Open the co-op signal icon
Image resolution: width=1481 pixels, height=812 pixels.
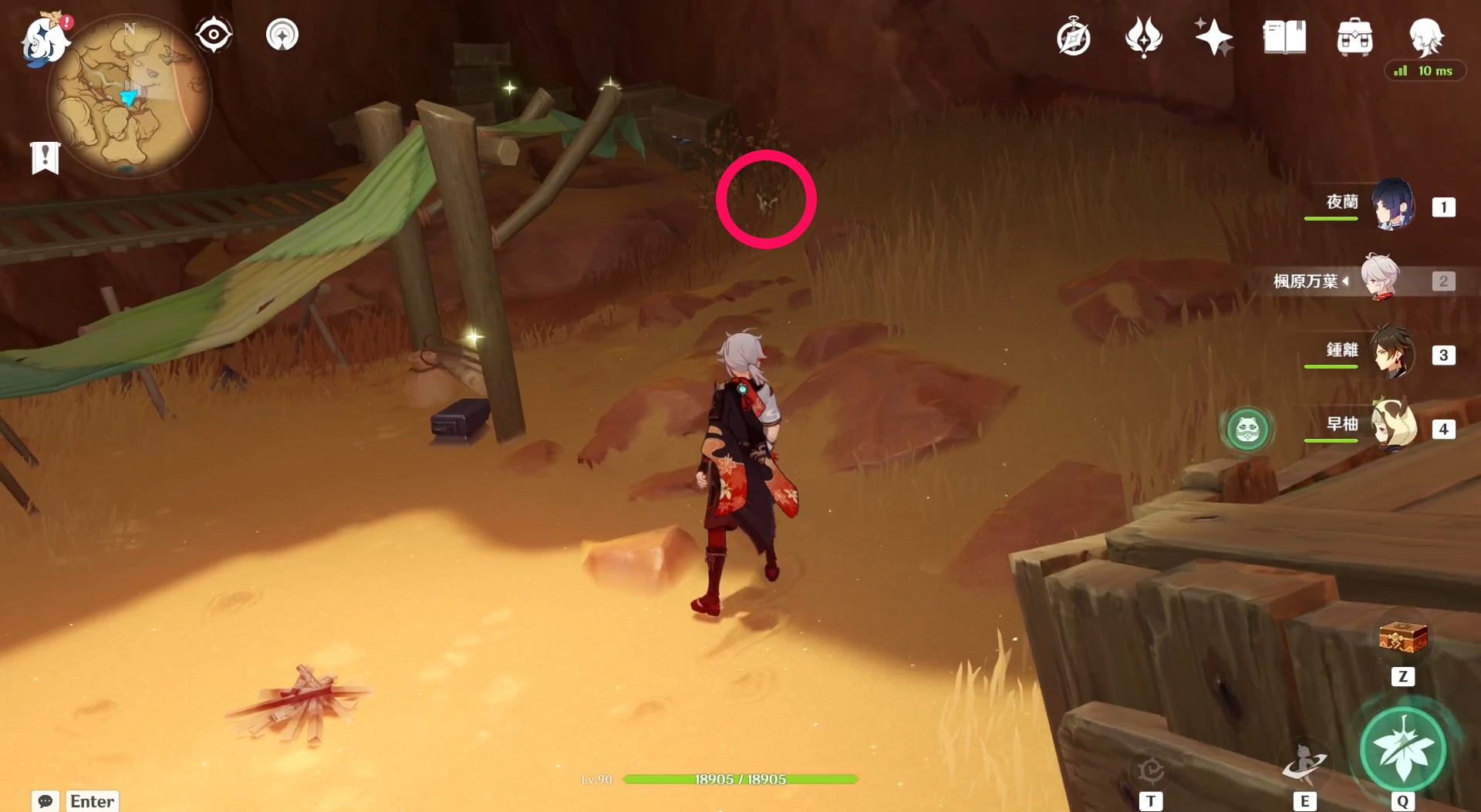click(282, 35)
